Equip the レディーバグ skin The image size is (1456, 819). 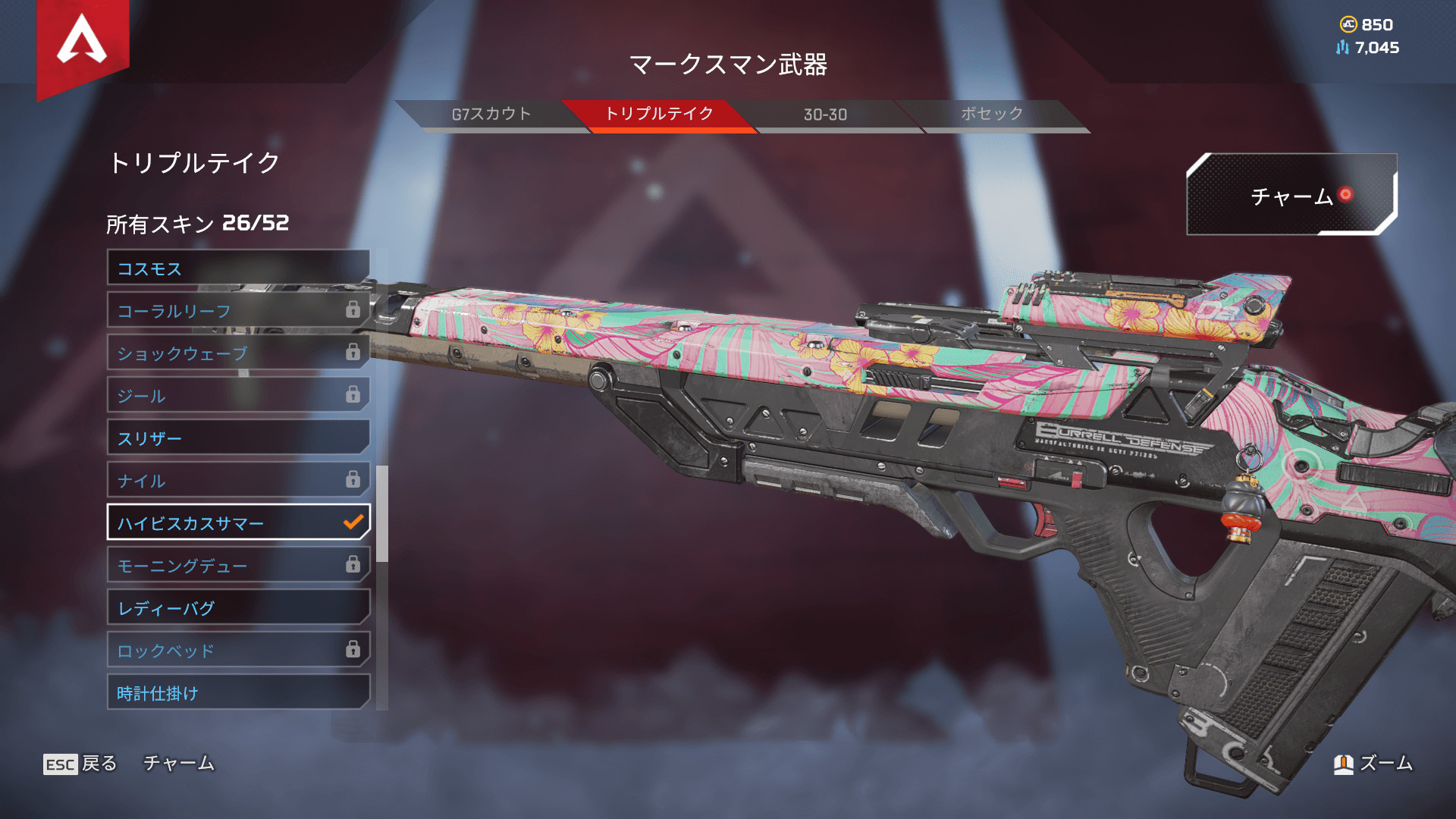(238, 608)
